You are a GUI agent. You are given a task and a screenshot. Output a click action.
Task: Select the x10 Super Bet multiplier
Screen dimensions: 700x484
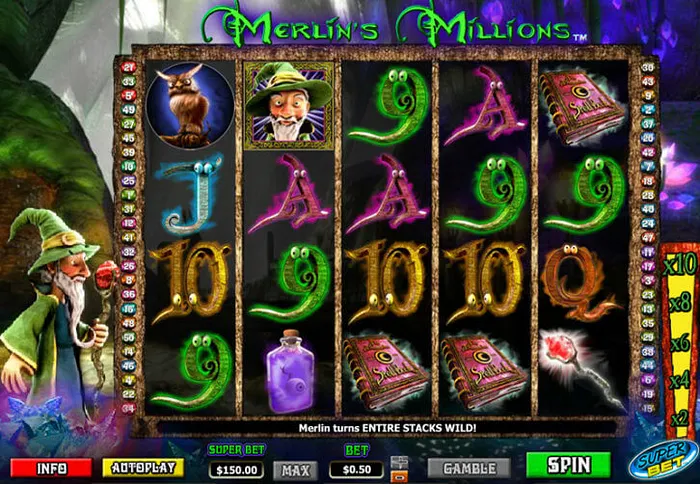pos(681,265)
